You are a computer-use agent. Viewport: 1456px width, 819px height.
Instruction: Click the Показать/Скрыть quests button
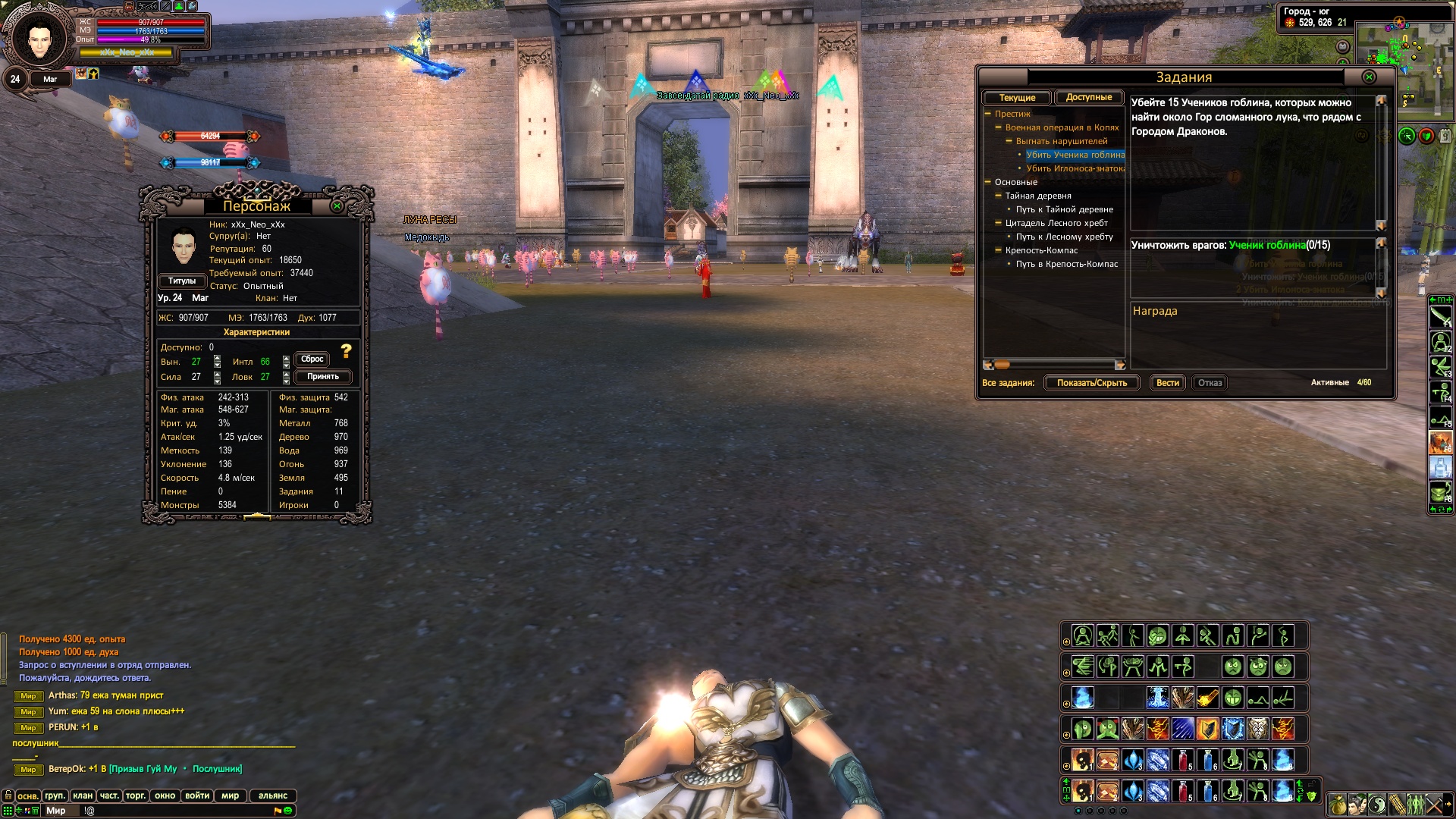(x=1091, y=383)
